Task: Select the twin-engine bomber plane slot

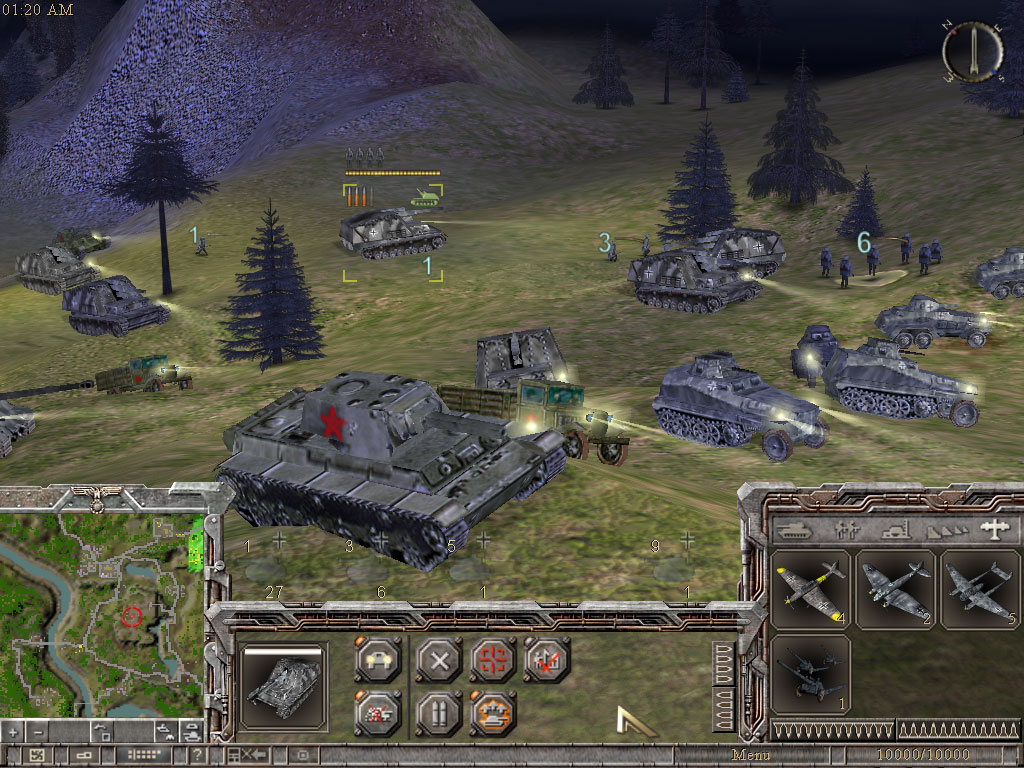Action: [896, 588]
